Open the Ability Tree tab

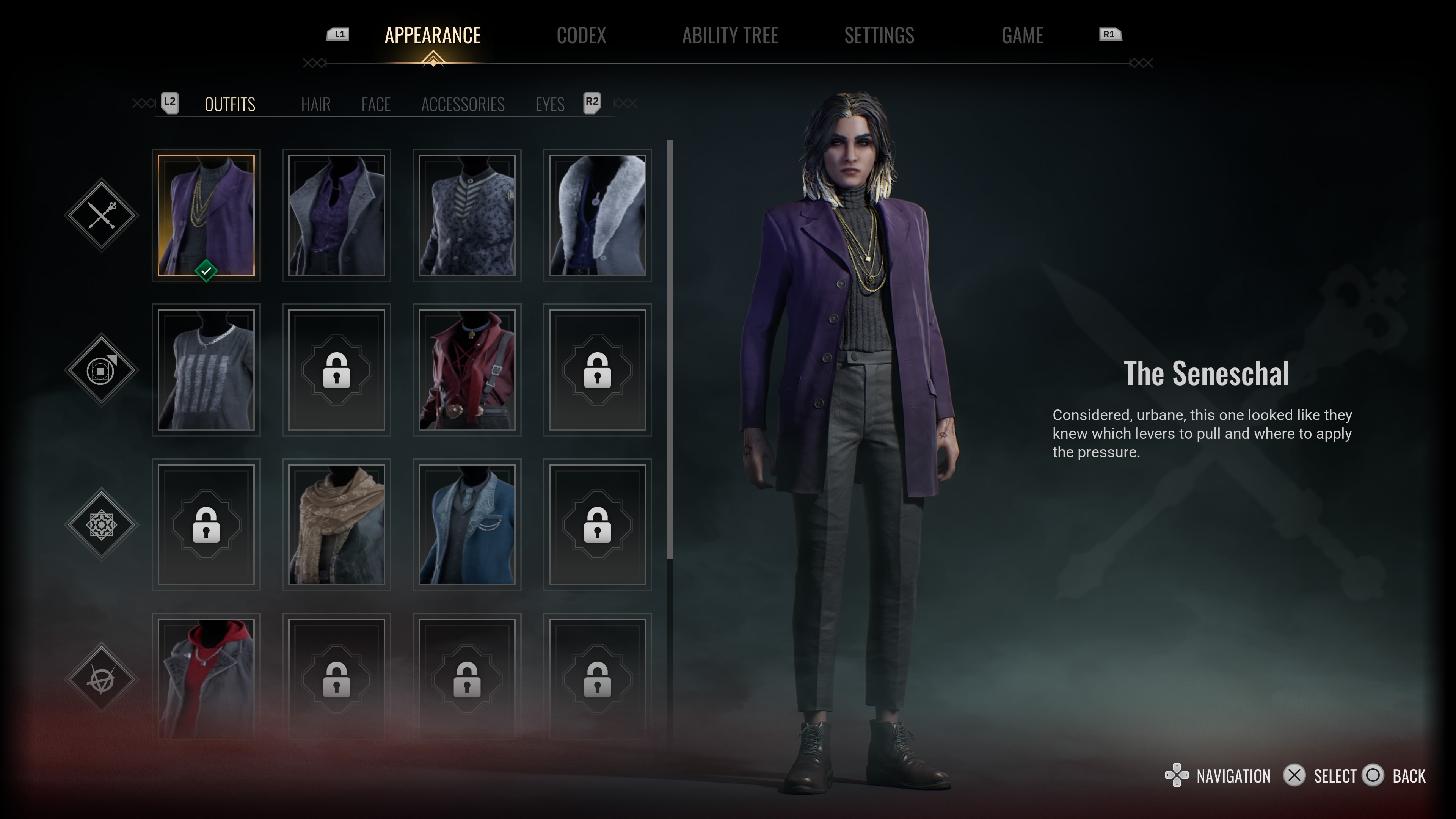(x=730, y=36)
